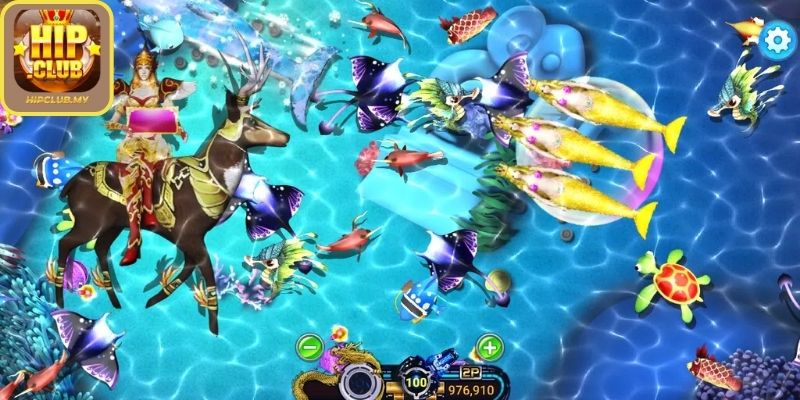This screenshot has height=400, width=800.
Task: Decrease the bet with the green minus button
Action: (x=309, y=349)
